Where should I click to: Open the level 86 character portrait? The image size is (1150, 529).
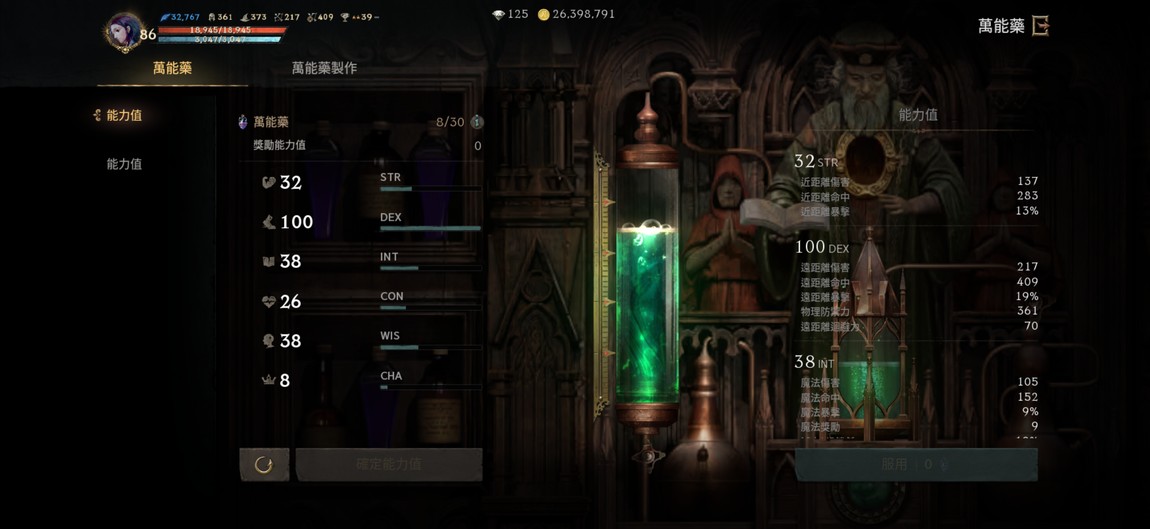point(125,31)
